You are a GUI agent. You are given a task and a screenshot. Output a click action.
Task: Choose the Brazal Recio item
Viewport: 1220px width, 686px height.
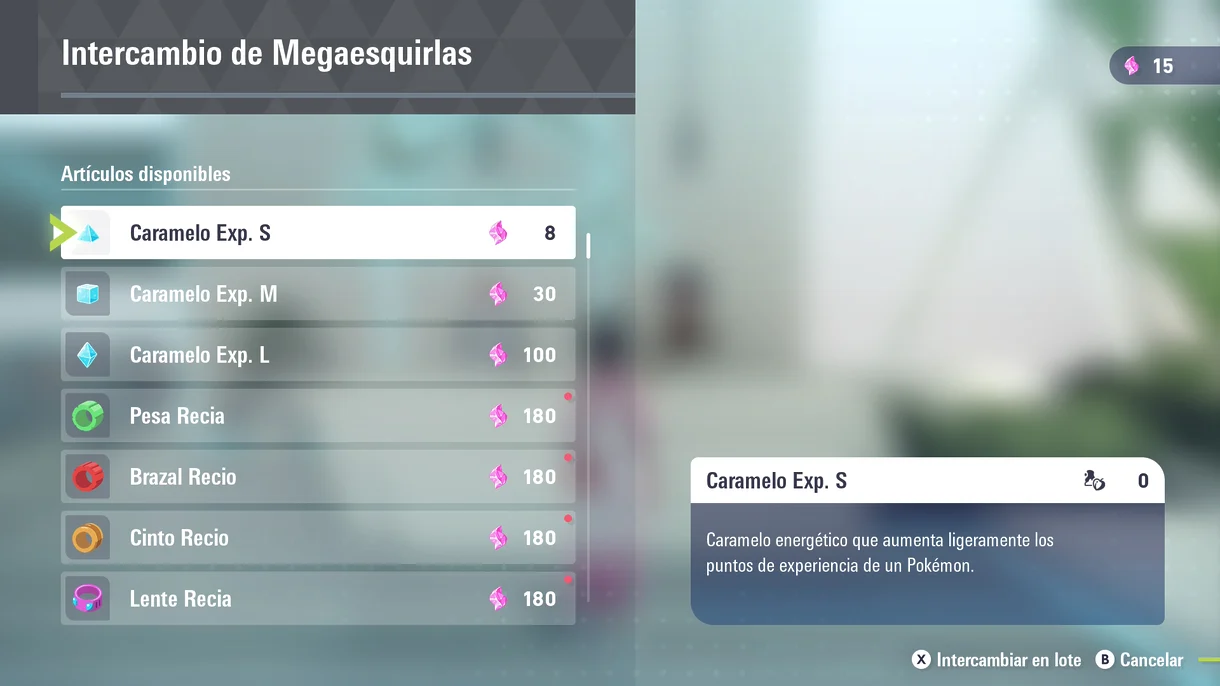coord(318,477)
